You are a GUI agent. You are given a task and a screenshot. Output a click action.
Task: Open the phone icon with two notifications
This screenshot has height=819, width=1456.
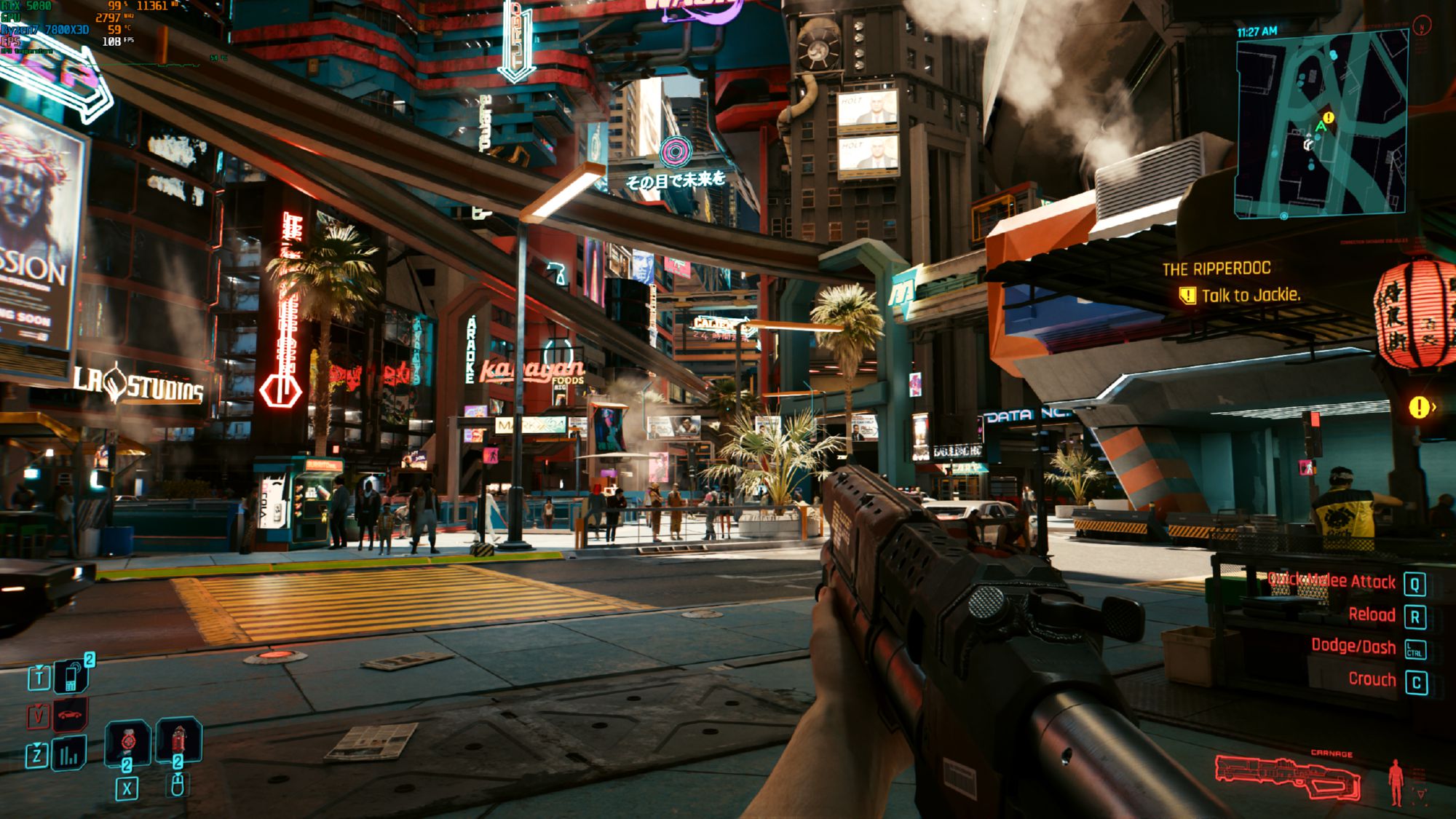[x=71, y=676]
